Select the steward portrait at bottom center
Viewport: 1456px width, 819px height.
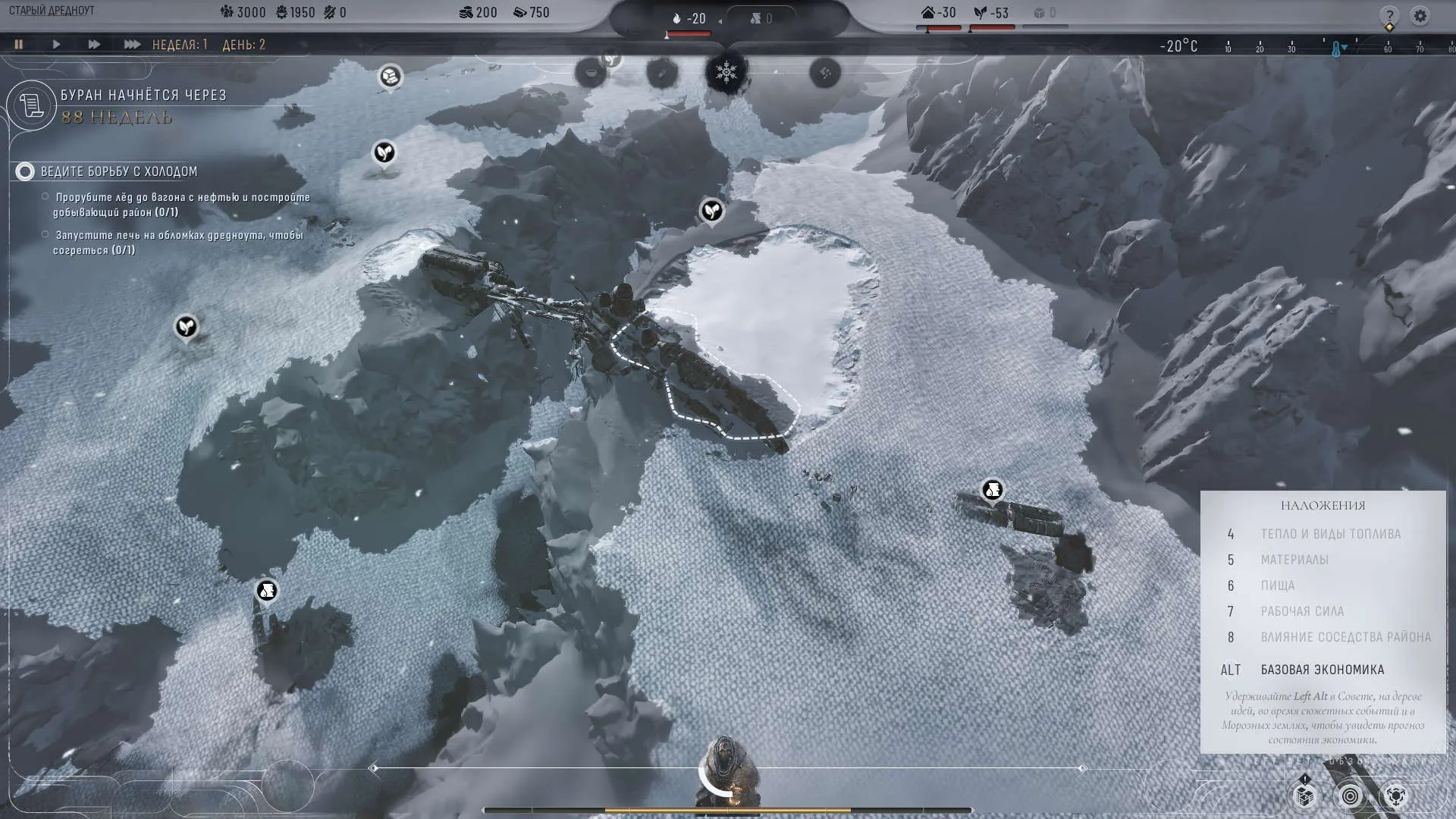coord(726,772)
